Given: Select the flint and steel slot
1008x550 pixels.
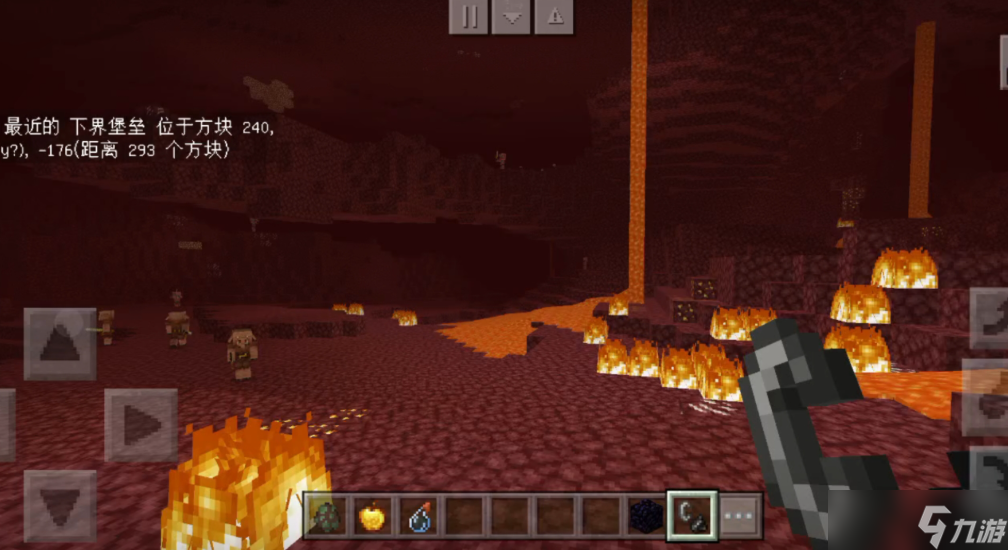Looking at the screenshot, I should (x=693, y=516).
